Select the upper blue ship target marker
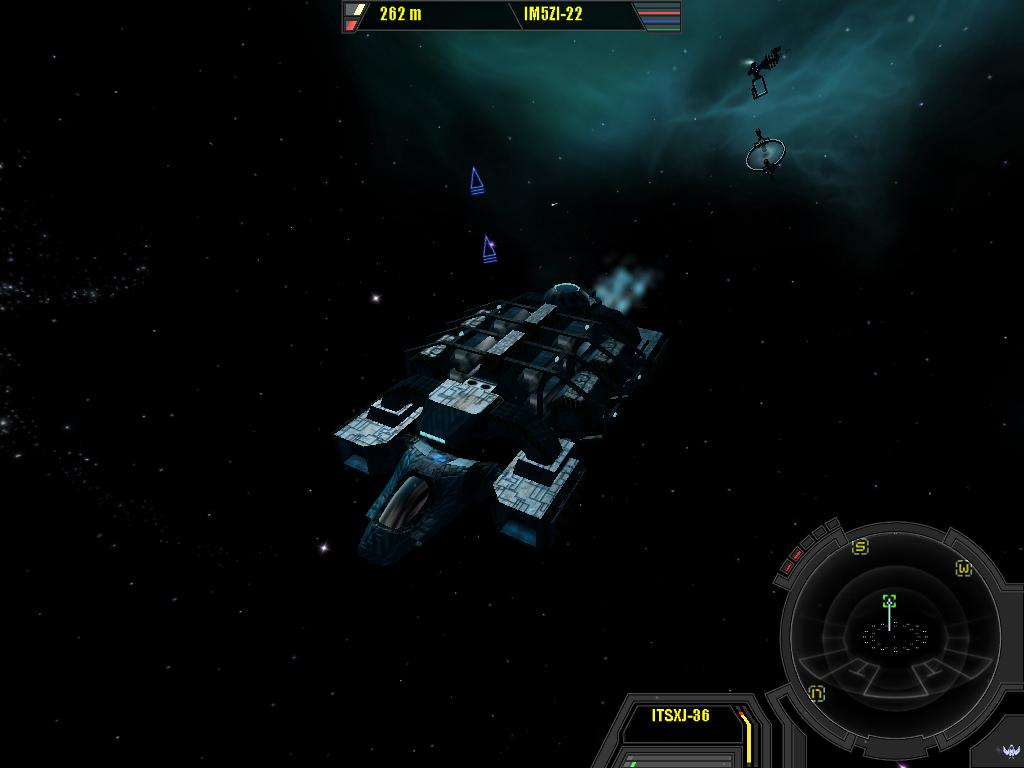The width and height of the screenshot is (1024, 768). 477,181
